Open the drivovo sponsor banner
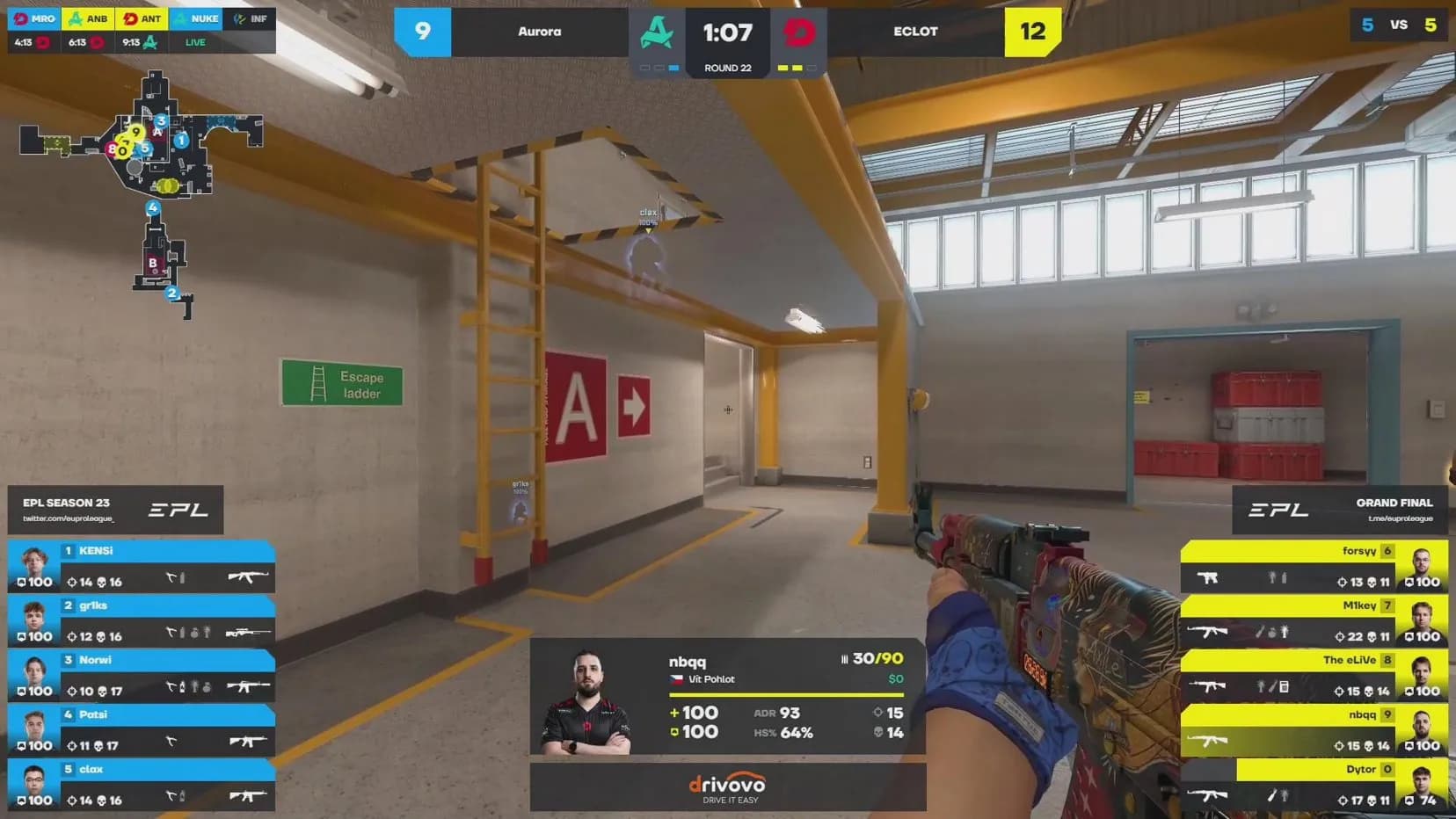1456x819 pixels. [727, 787]
